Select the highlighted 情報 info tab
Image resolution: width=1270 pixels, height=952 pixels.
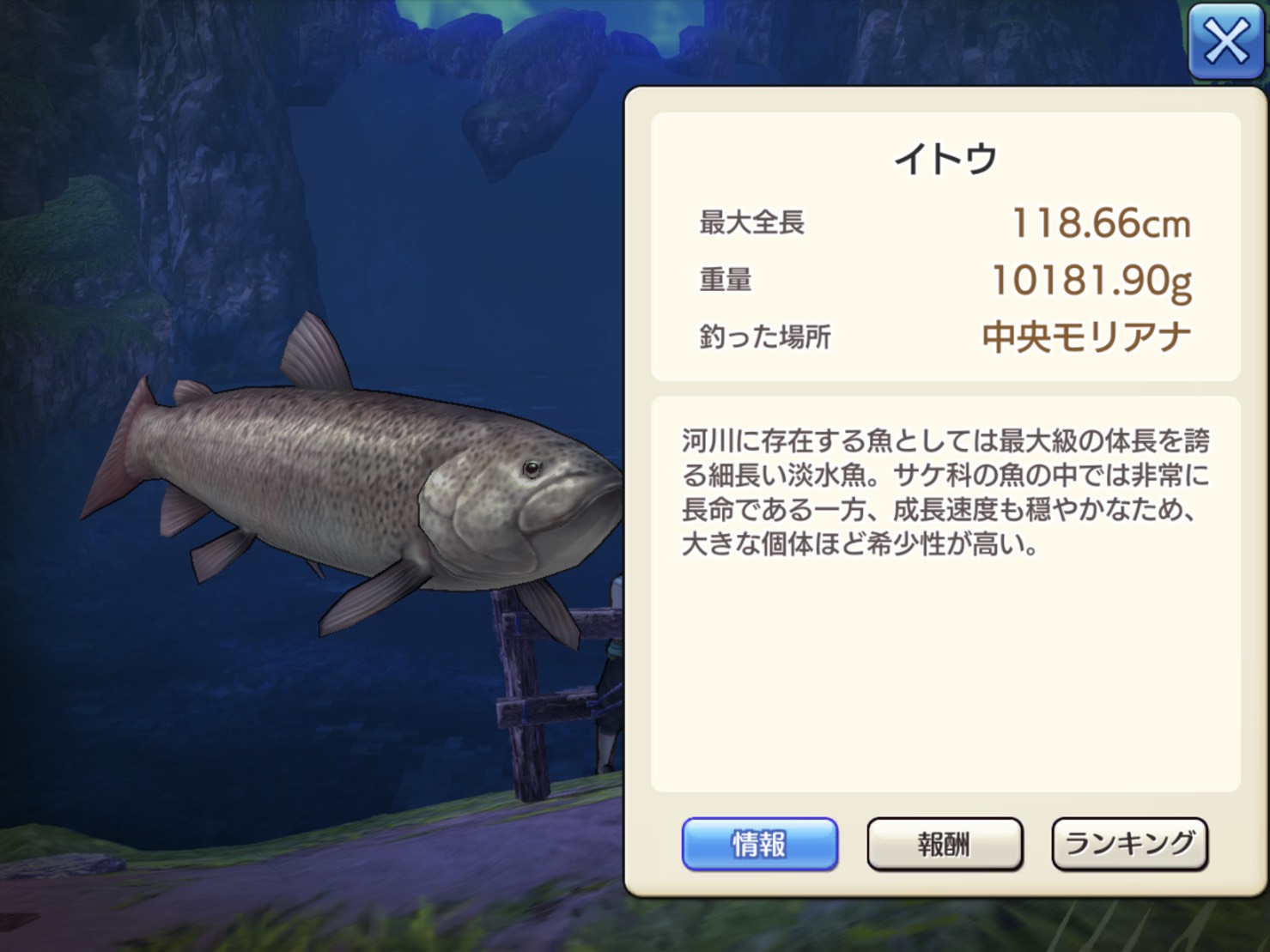(759, 844)
